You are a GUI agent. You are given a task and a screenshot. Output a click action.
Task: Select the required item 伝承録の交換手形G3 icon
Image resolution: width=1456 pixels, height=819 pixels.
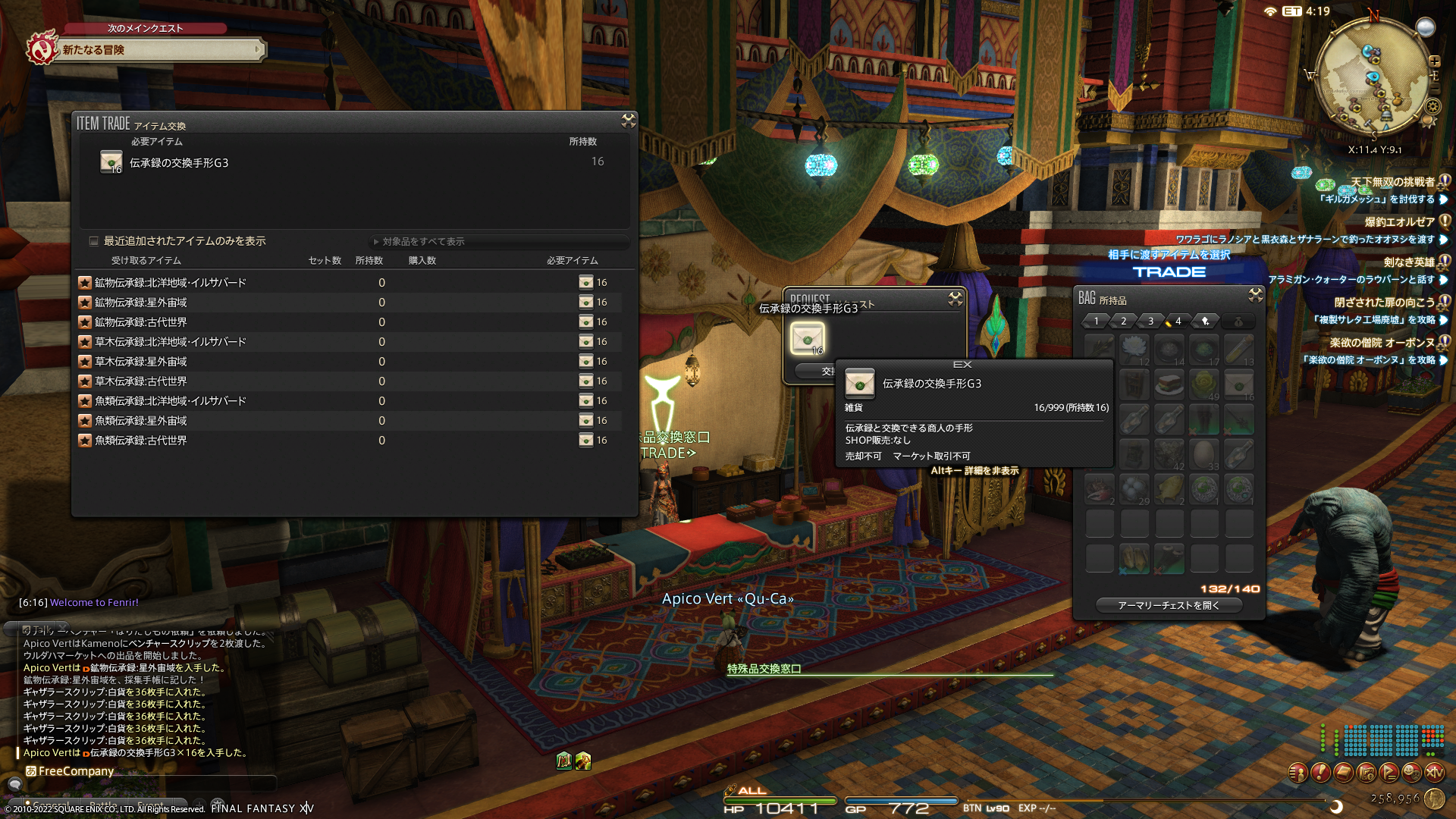[x=111, y=162]
